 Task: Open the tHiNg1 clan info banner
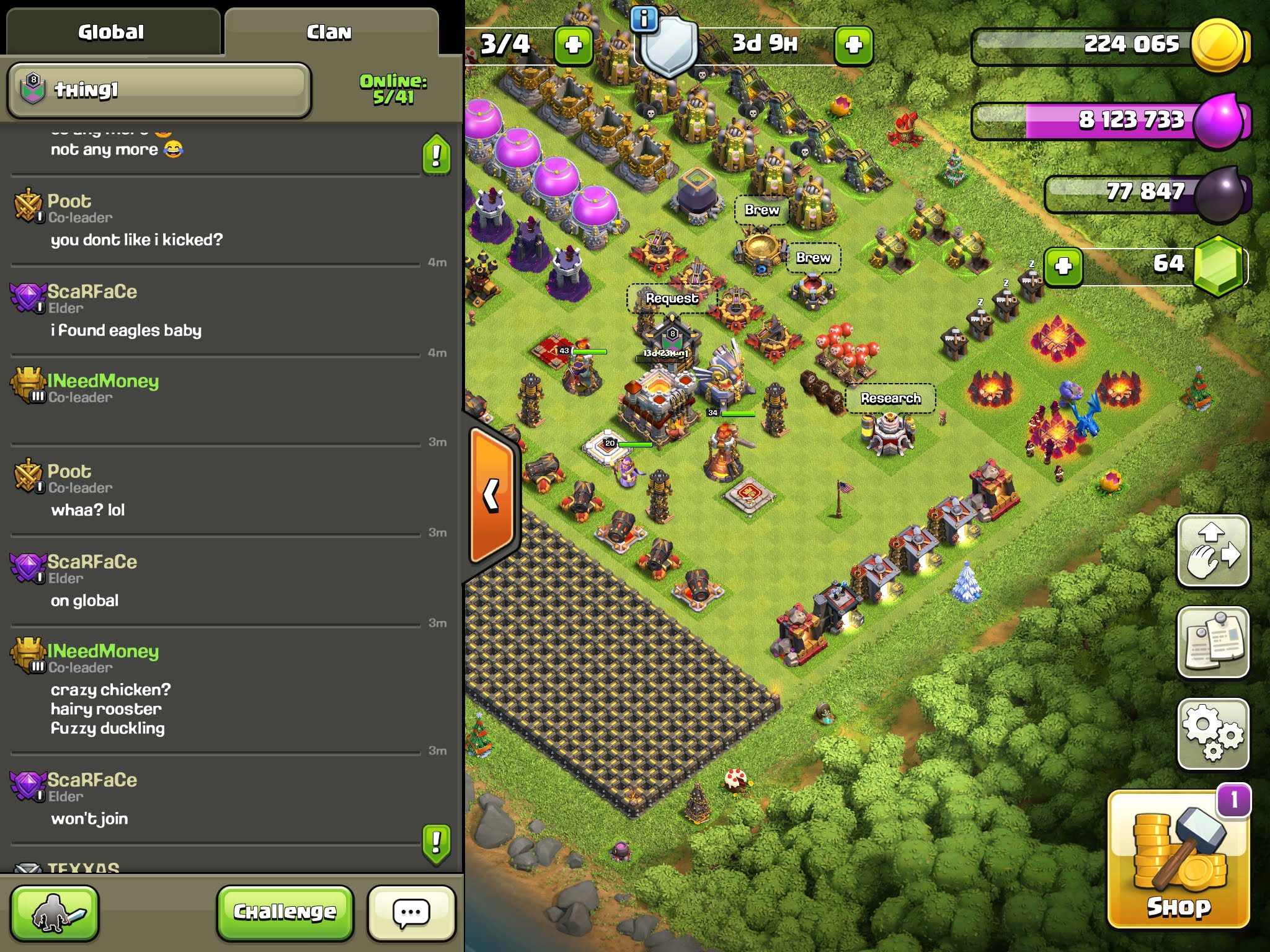159,90
